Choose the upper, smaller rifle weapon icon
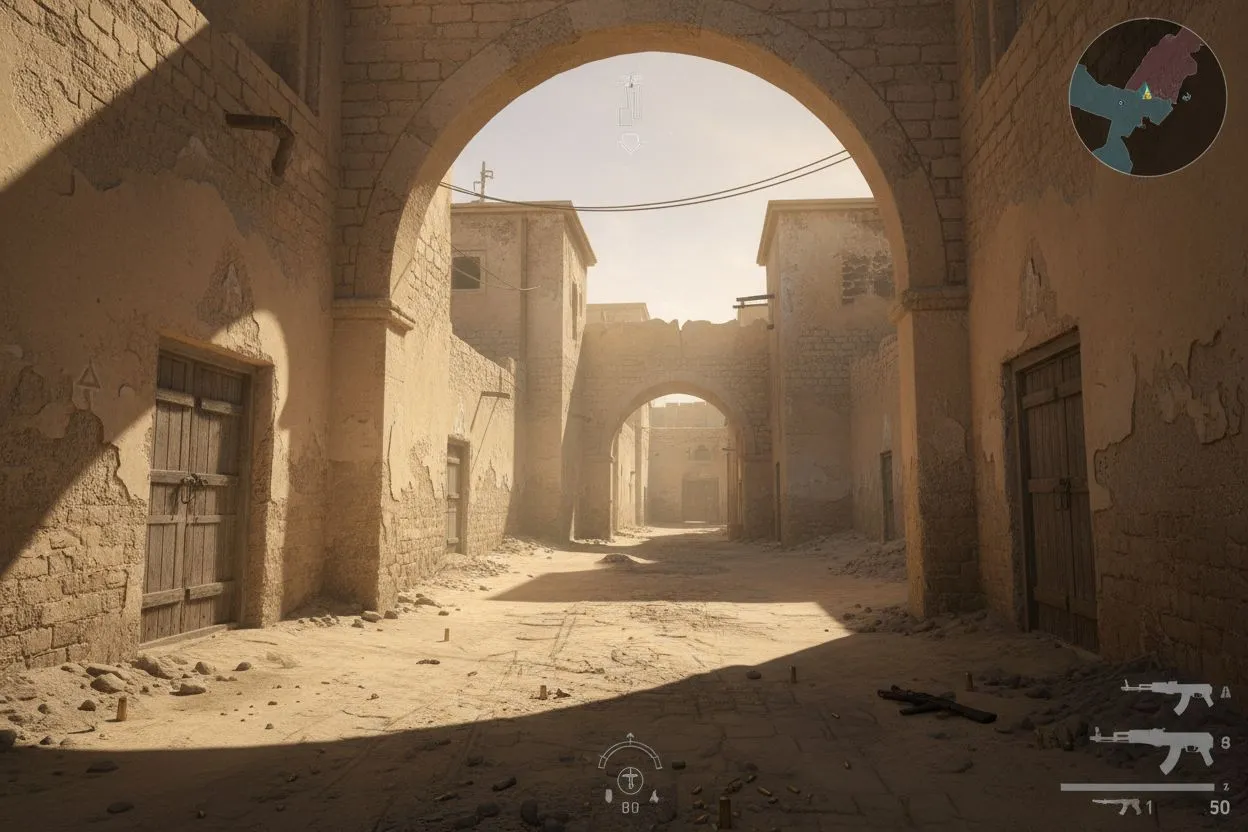This screenshot has width=1248, height=832. click(x=1166, y=693)
